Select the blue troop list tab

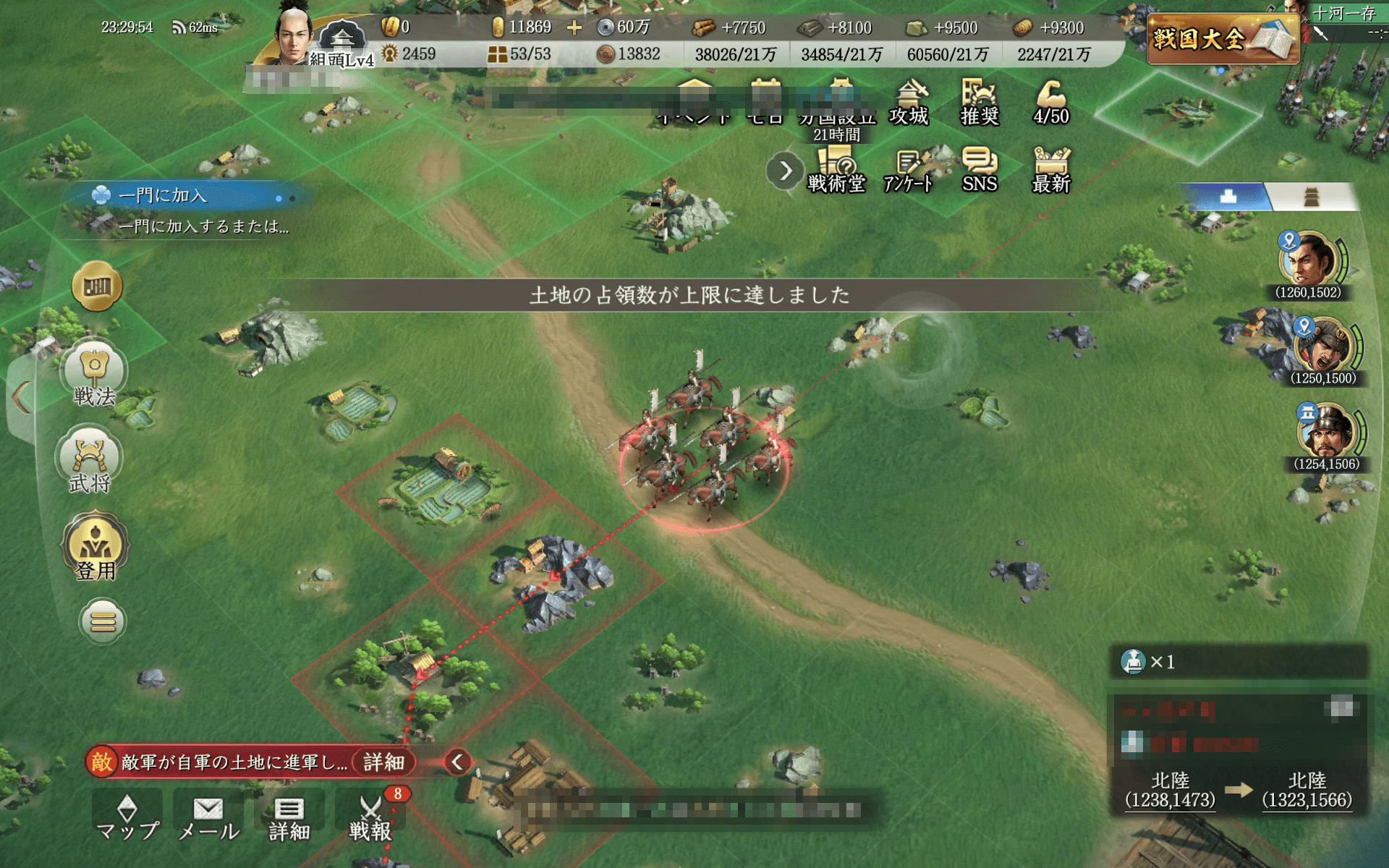point(1230,196)
